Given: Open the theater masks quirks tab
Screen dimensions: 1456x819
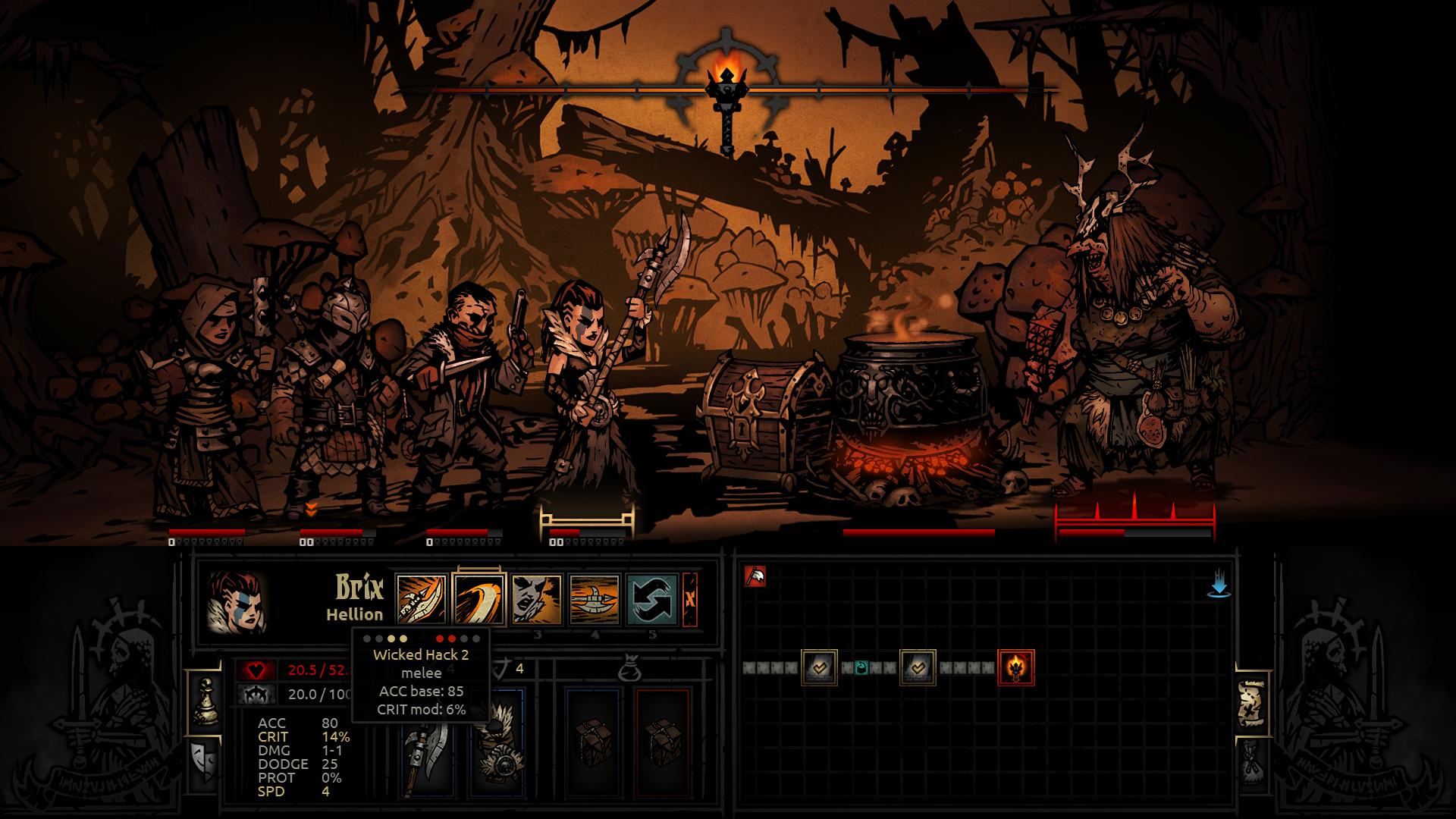Looking at the screenshot, I should 202,760.
